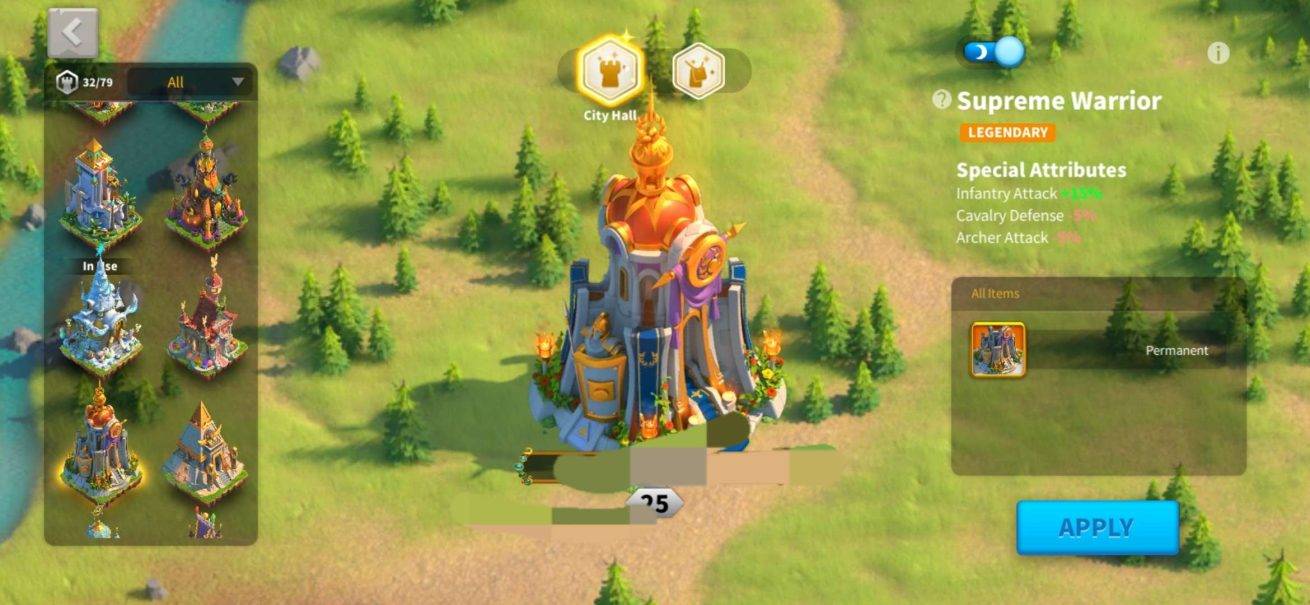The width and height of the screenshot is (1310, 605).
Task: Apply the Supreme Warrior city theme
Action: tap(1097, 527)
